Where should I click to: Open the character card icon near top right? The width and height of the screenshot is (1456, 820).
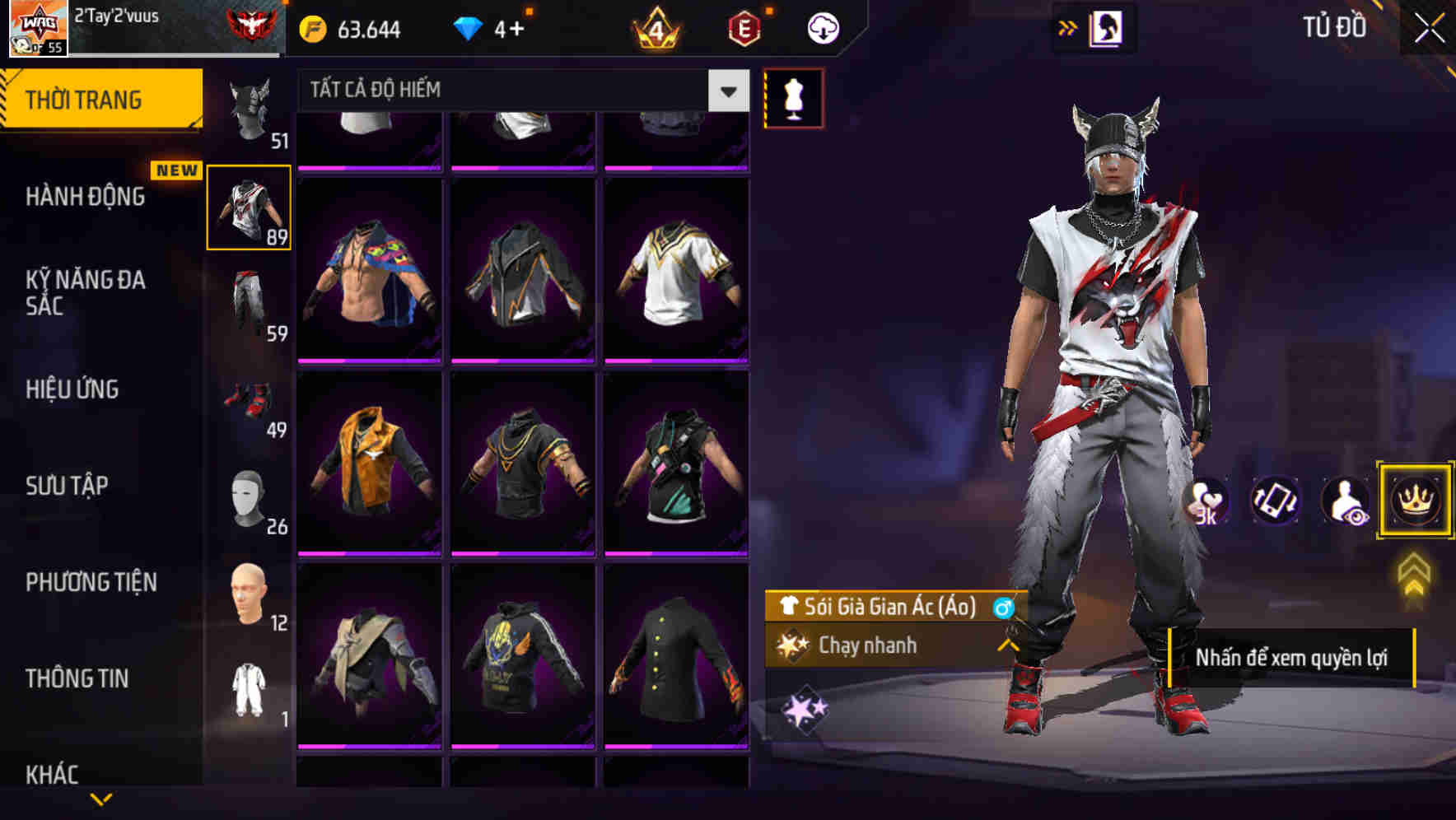pos(1108,27)
